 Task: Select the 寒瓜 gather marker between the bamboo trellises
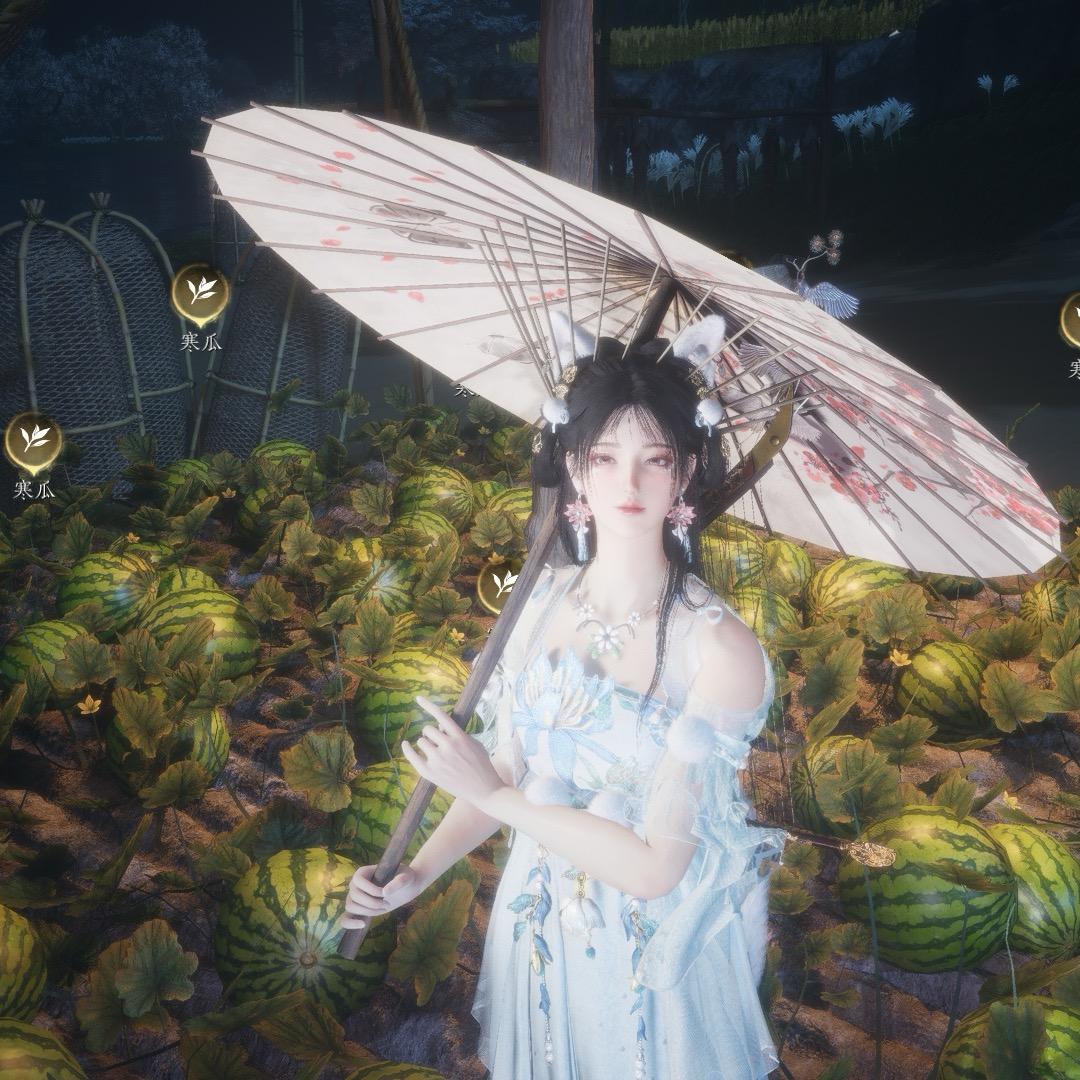(200, 292)
